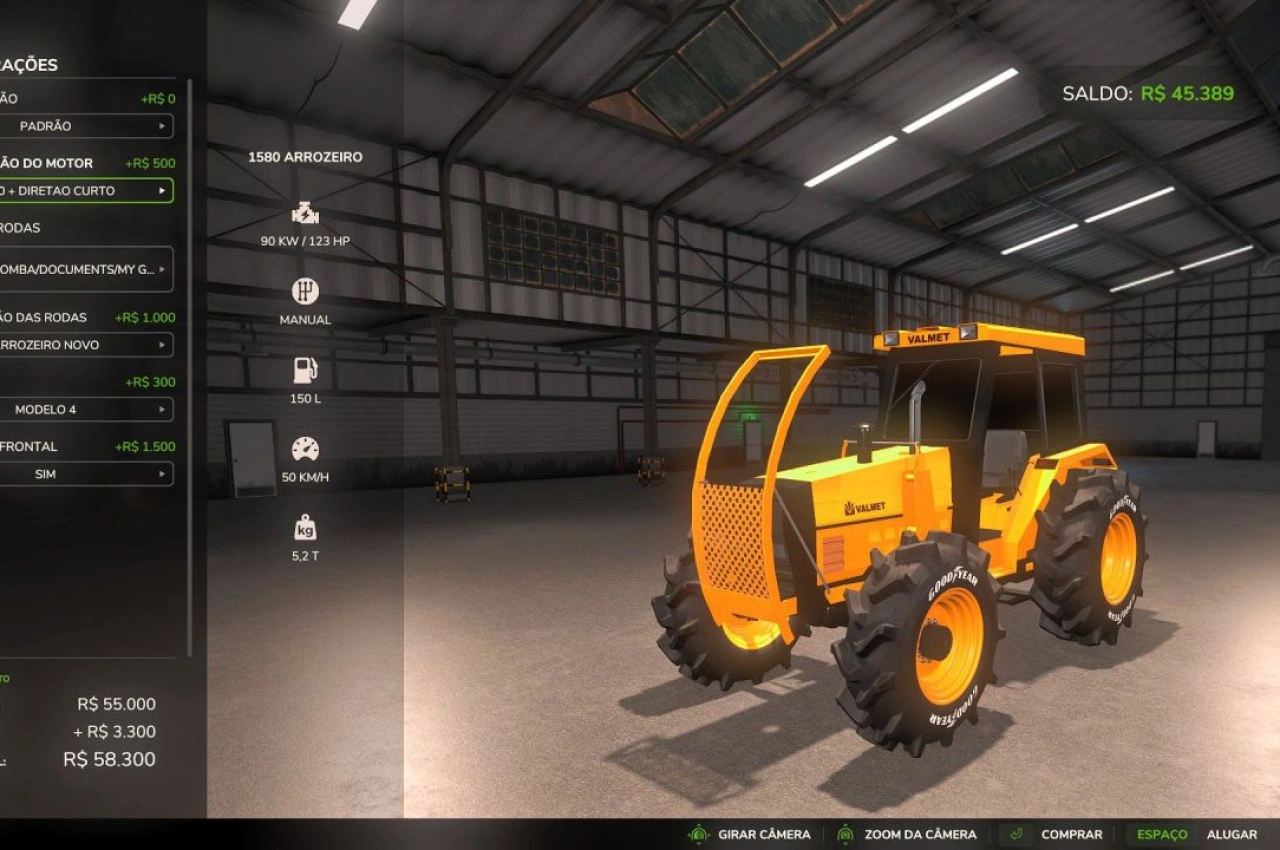Toggle the motor option Diretao Curto

pos(85,190)
